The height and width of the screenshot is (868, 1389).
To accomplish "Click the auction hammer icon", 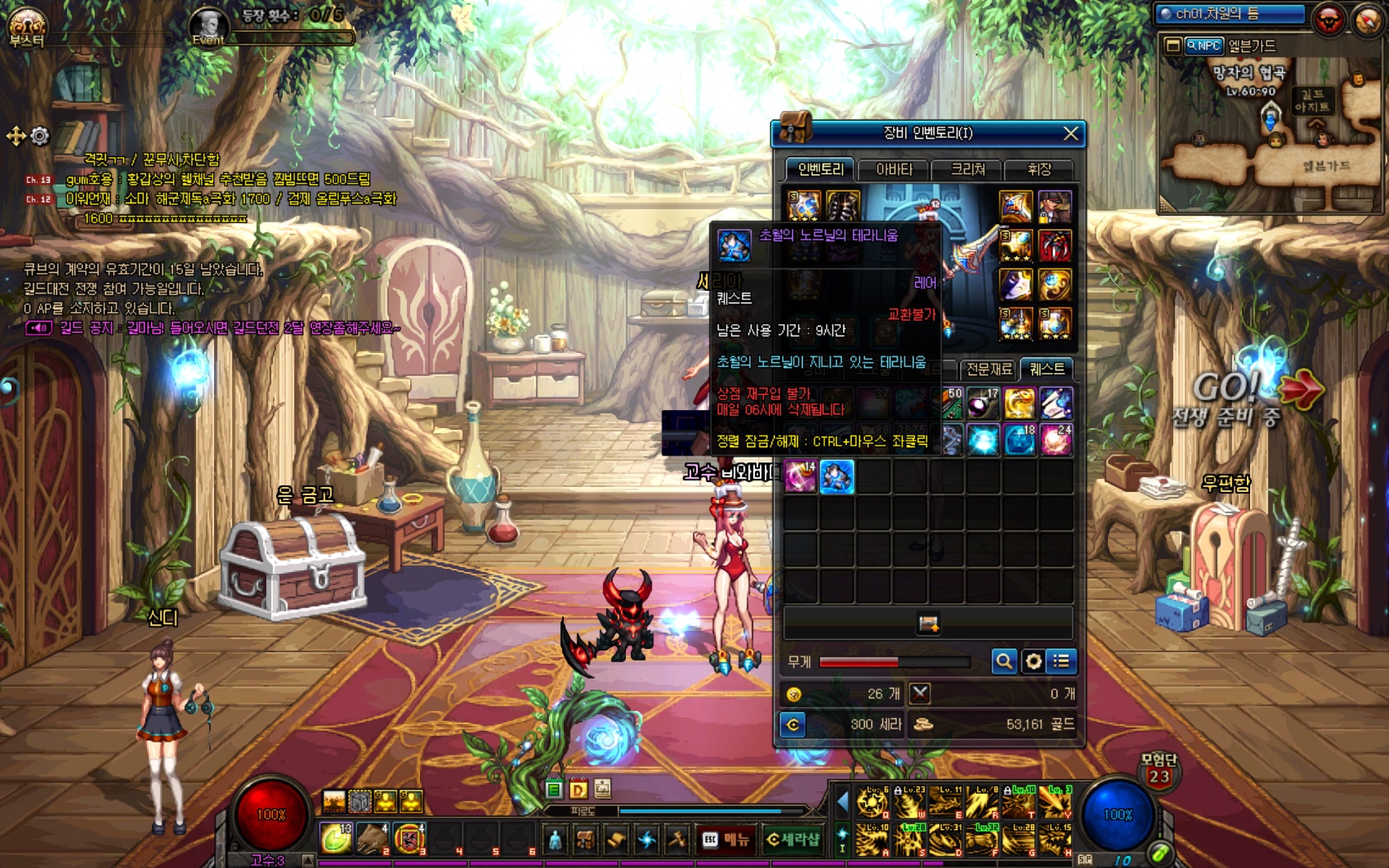I will click(x=677, y=840).
